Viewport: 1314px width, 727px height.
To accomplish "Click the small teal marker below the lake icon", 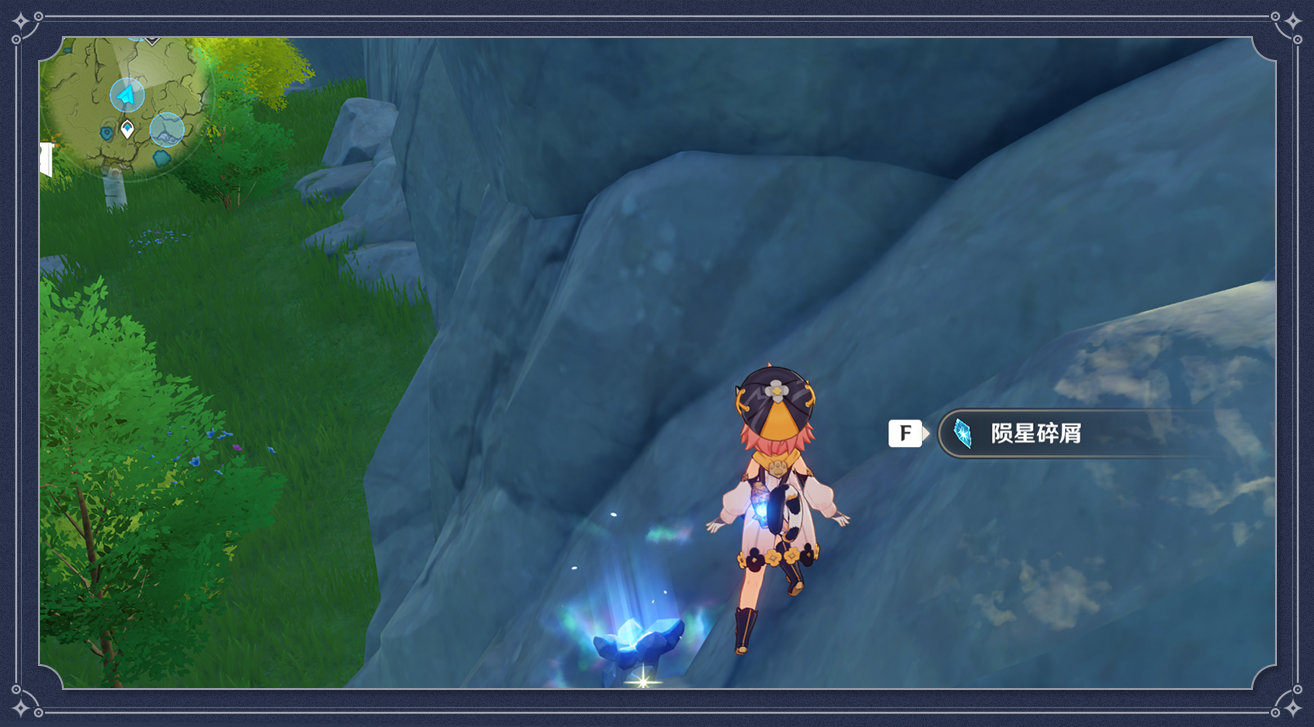I will 160,156.
